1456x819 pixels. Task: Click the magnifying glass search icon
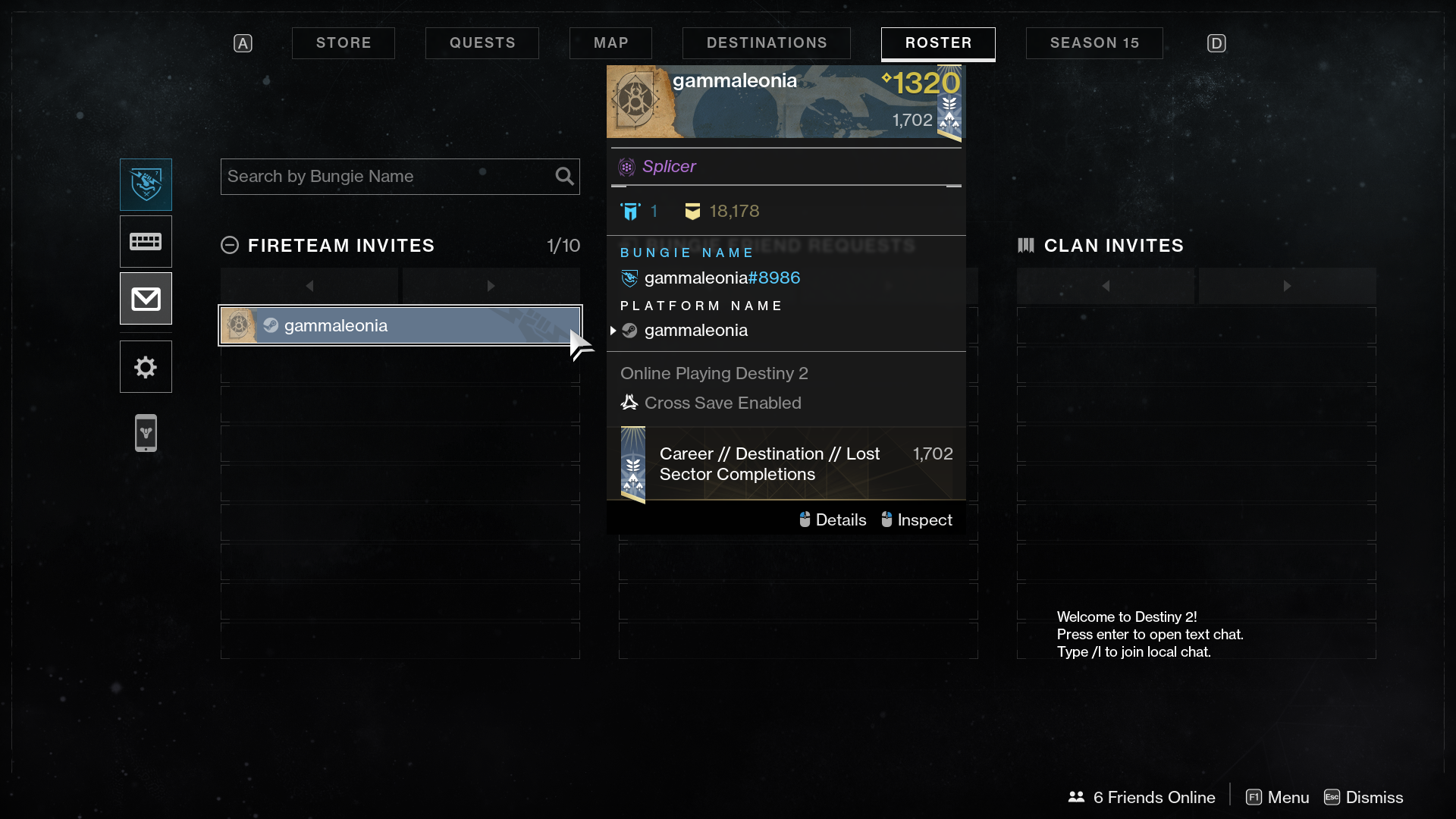pyautogui.click(x=564, y=177)
